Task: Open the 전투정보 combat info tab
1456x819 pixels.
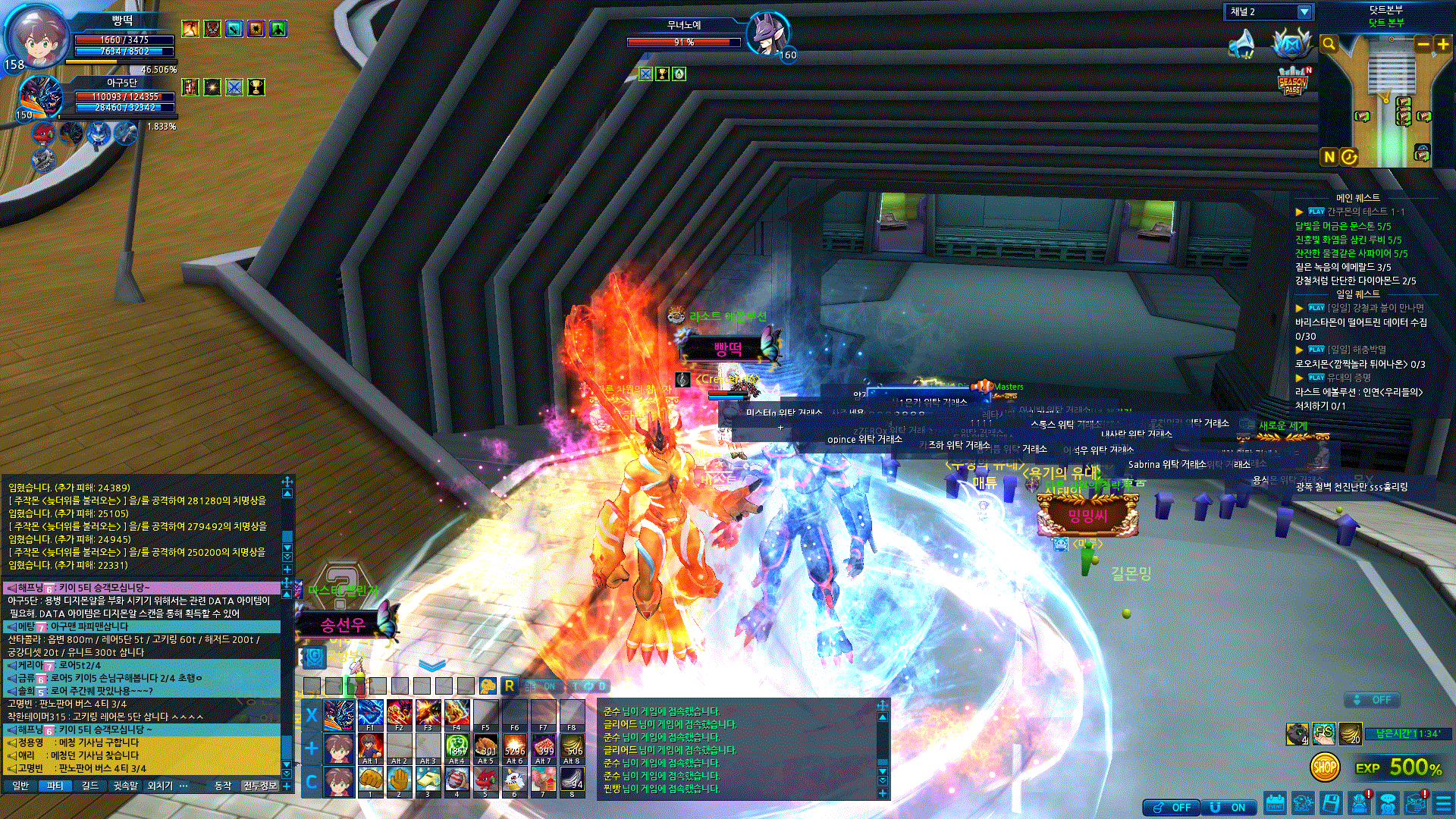Action: [260, 786]
